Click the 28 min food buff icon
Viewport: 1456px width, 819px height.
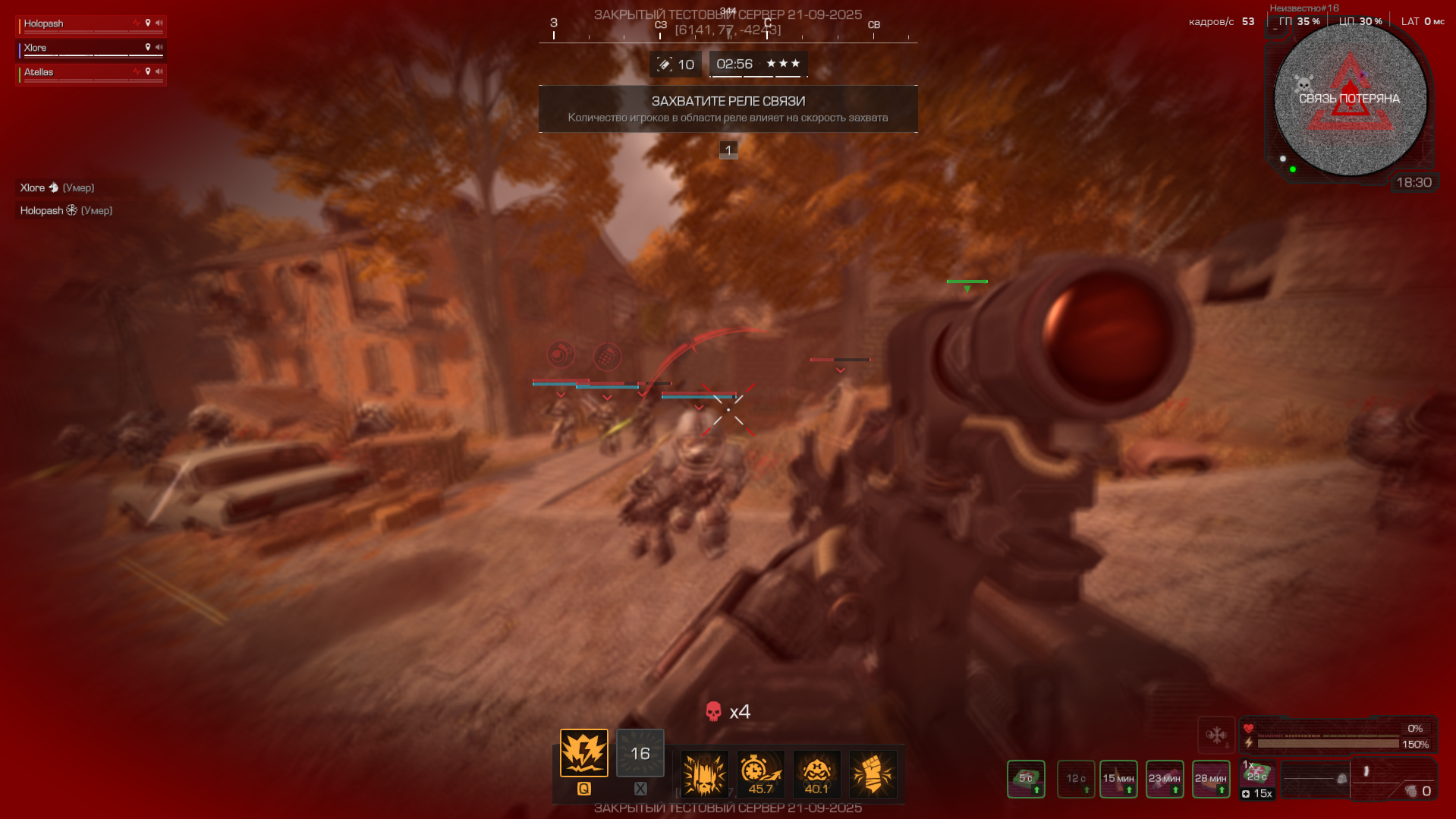tap(1211, 779)
